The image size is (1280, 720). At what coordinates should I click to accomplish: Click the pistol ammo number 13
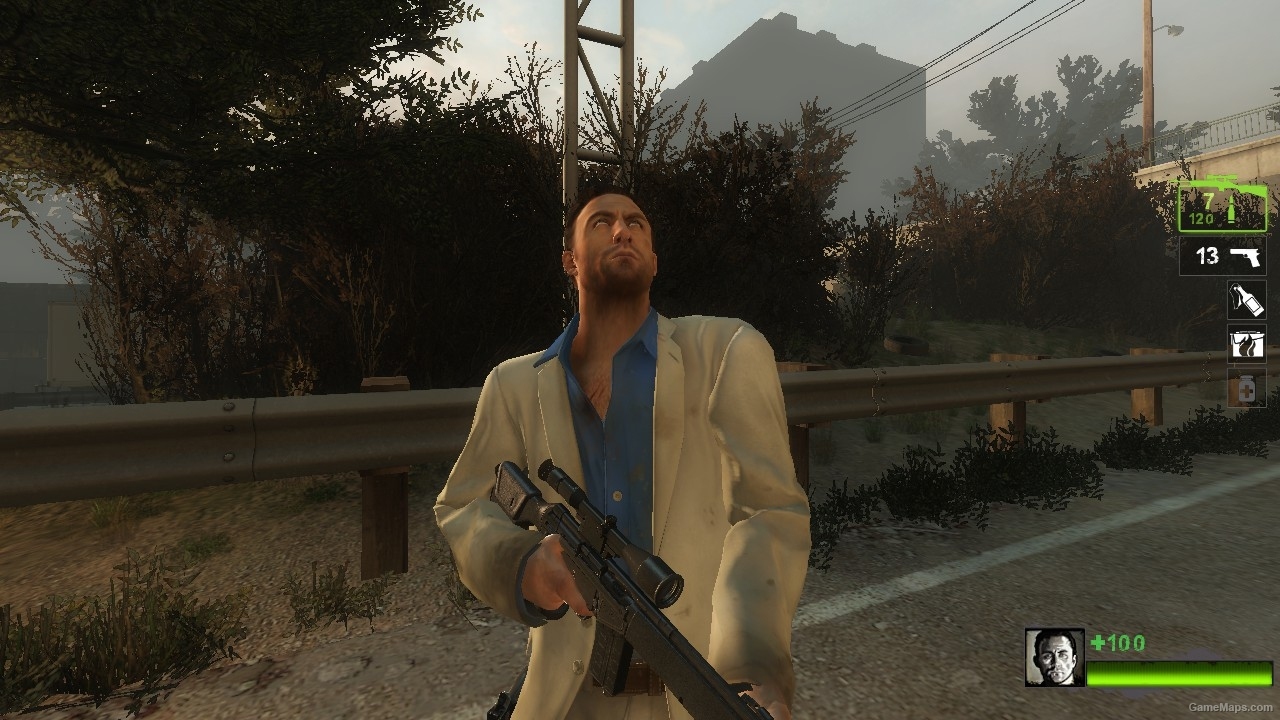(1208, 255)
